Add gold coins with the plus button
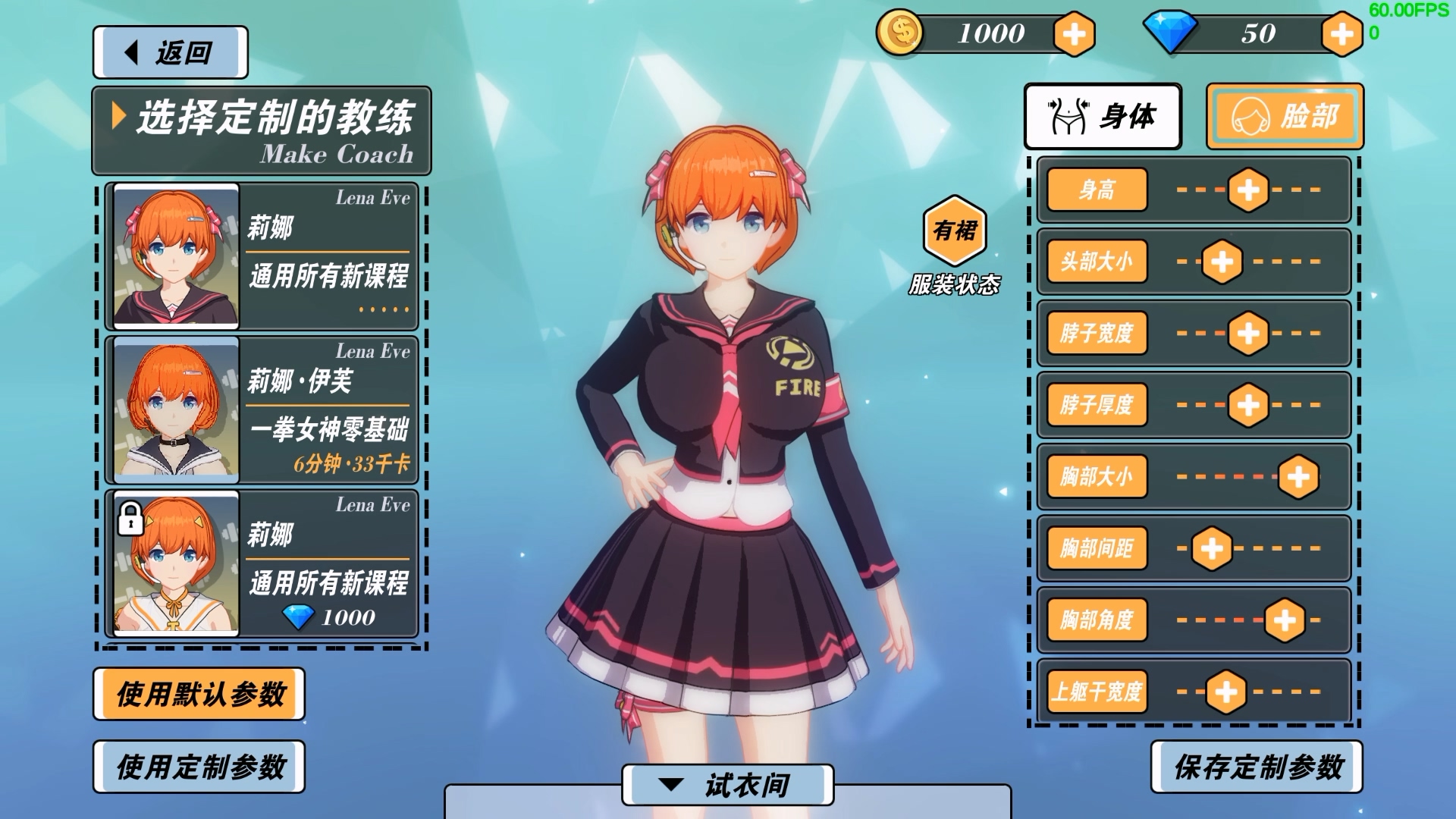 coord(1074,34)
